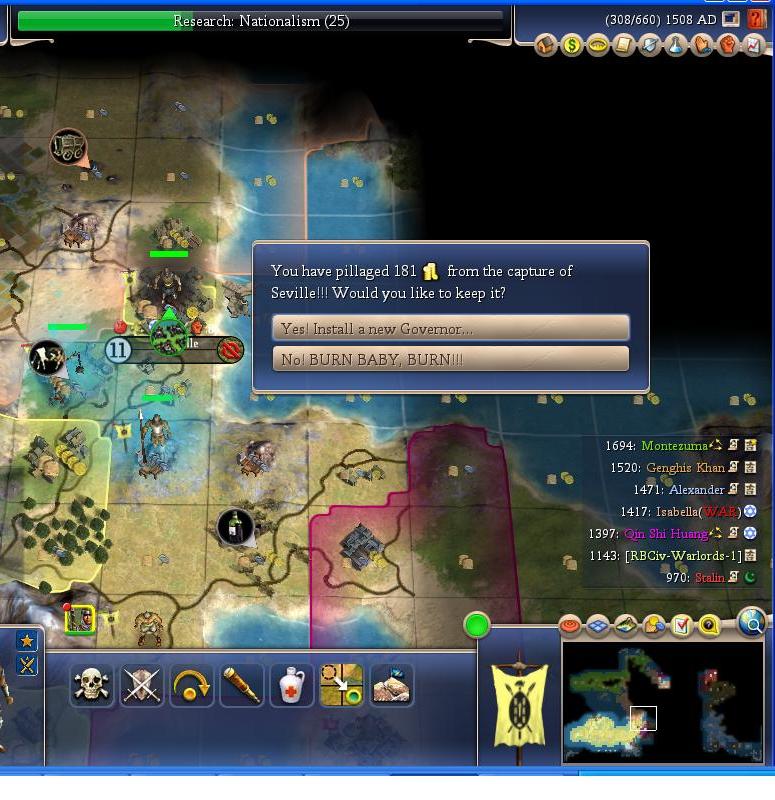Click the green end-turn orb
Viewport: 775px width, 800px height.
(477, 626)
